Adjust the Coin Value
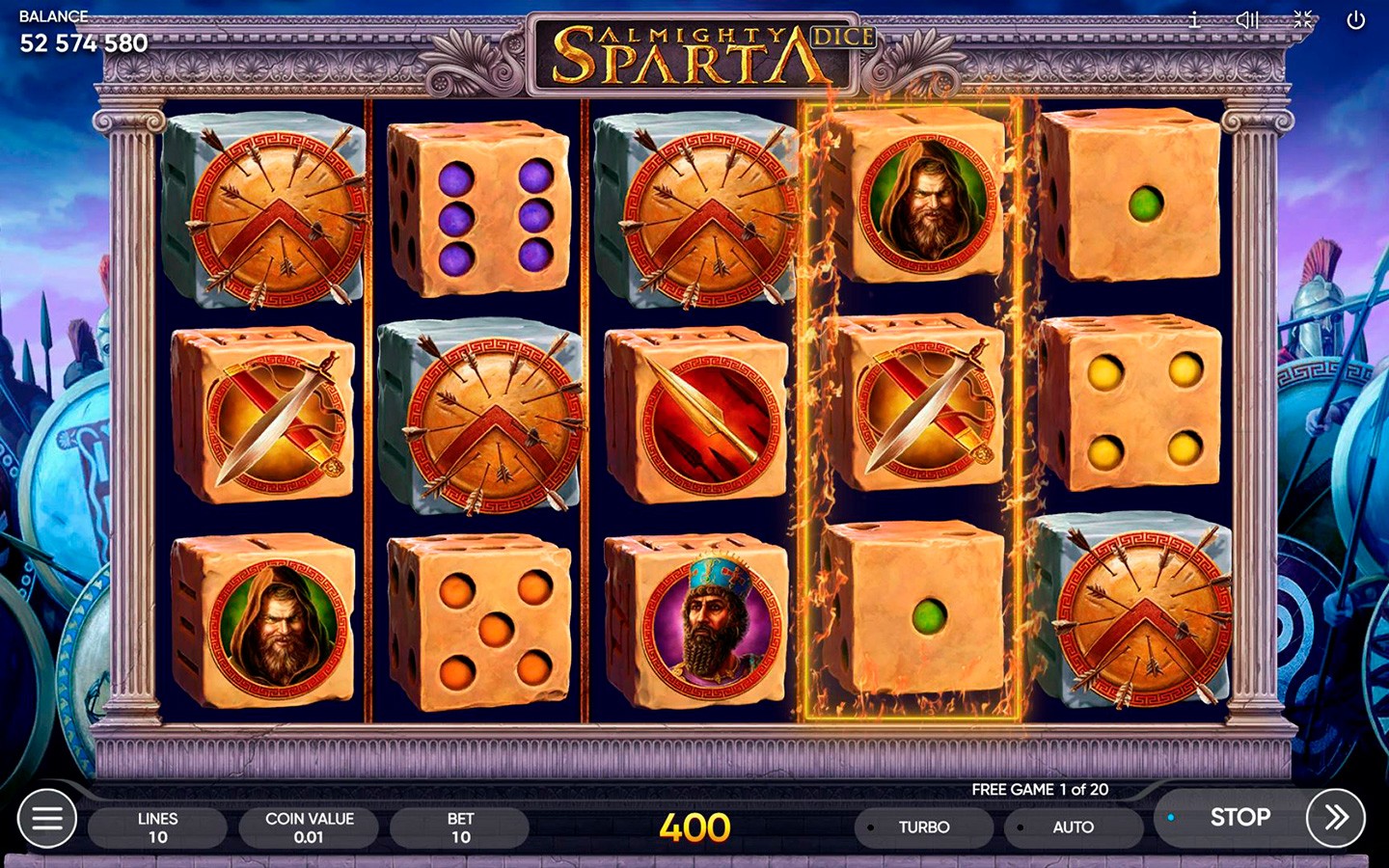Screen dimensions: 1389x868 [309, 827]
